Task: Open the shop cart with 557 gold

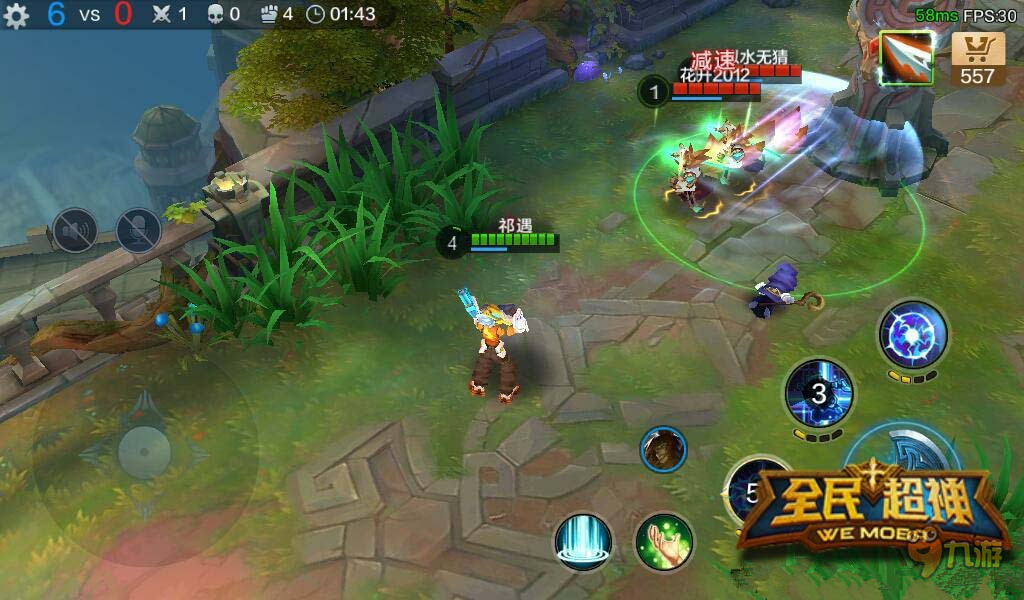Action: click(x=977, y=58)
